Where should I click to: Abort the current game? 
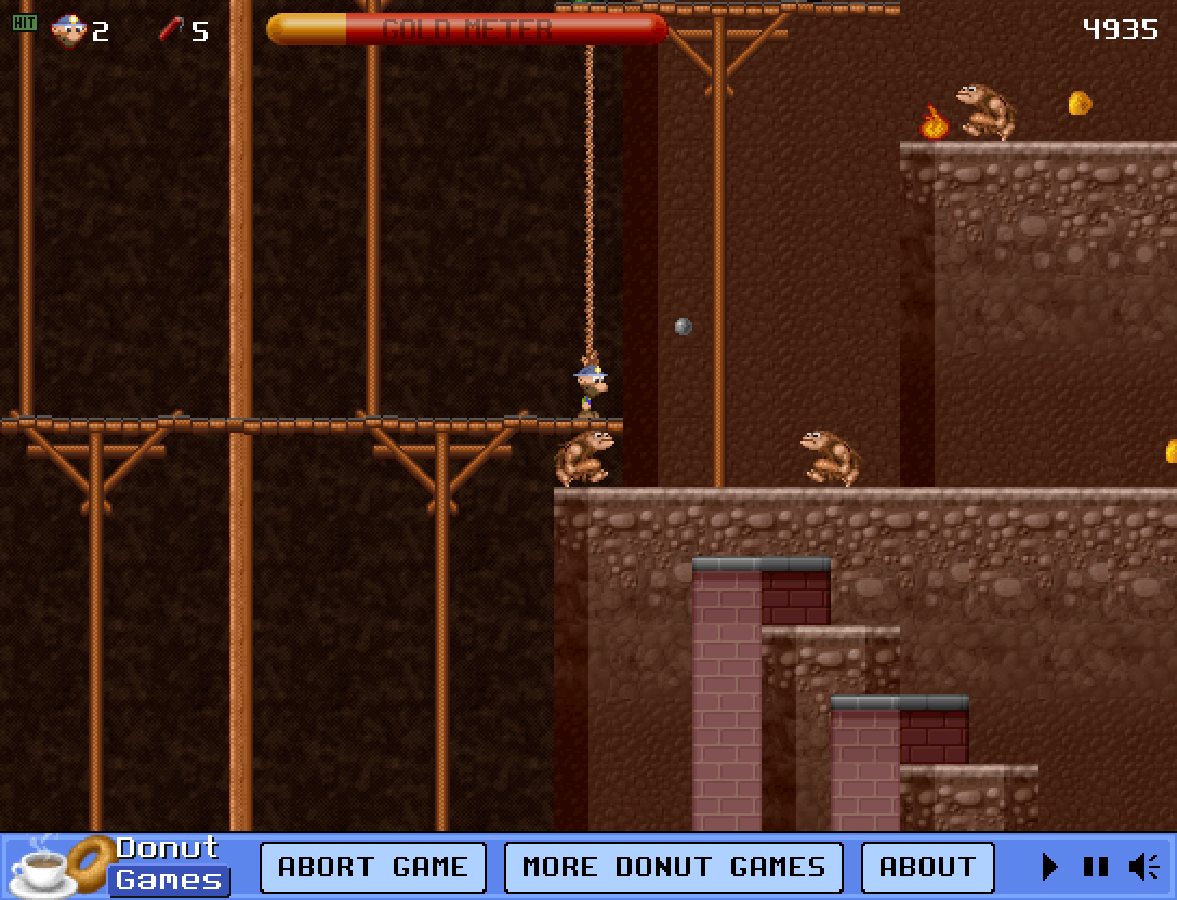pyautogui.click(x=373, y=867)
